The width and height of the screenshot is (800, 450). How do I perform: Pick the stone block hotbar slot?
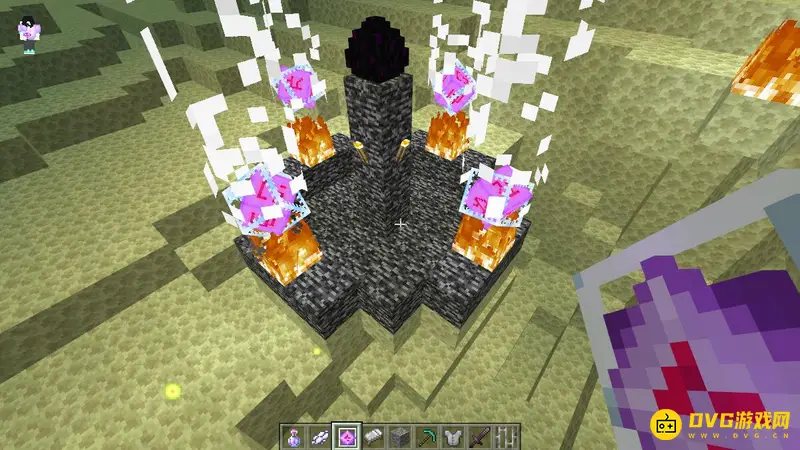click(400, 435)
